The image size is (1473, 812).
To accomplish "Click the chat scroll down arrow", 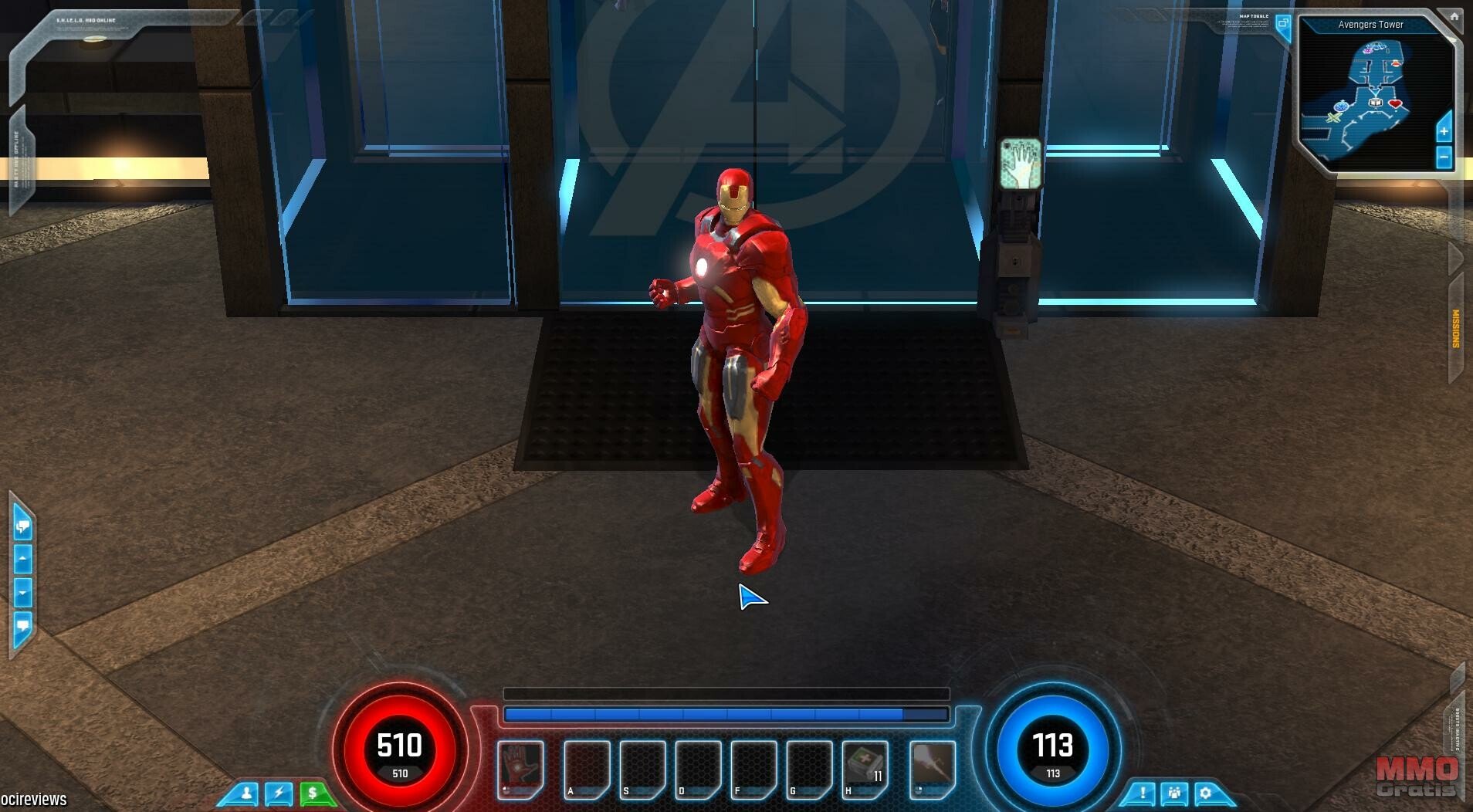I will [22, 593].
